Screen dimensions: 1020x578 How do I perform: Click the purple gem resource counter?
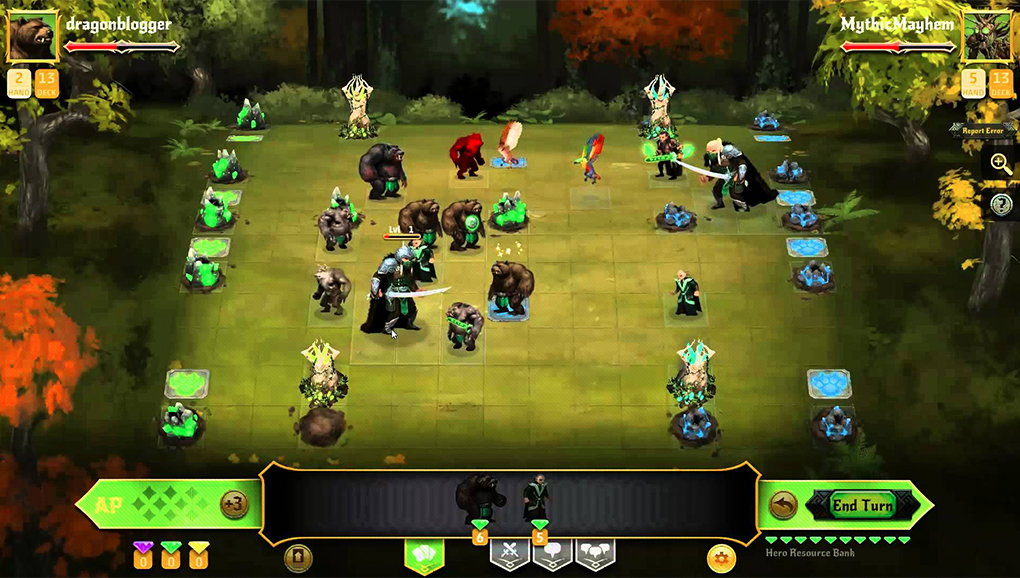pos(143,554)
